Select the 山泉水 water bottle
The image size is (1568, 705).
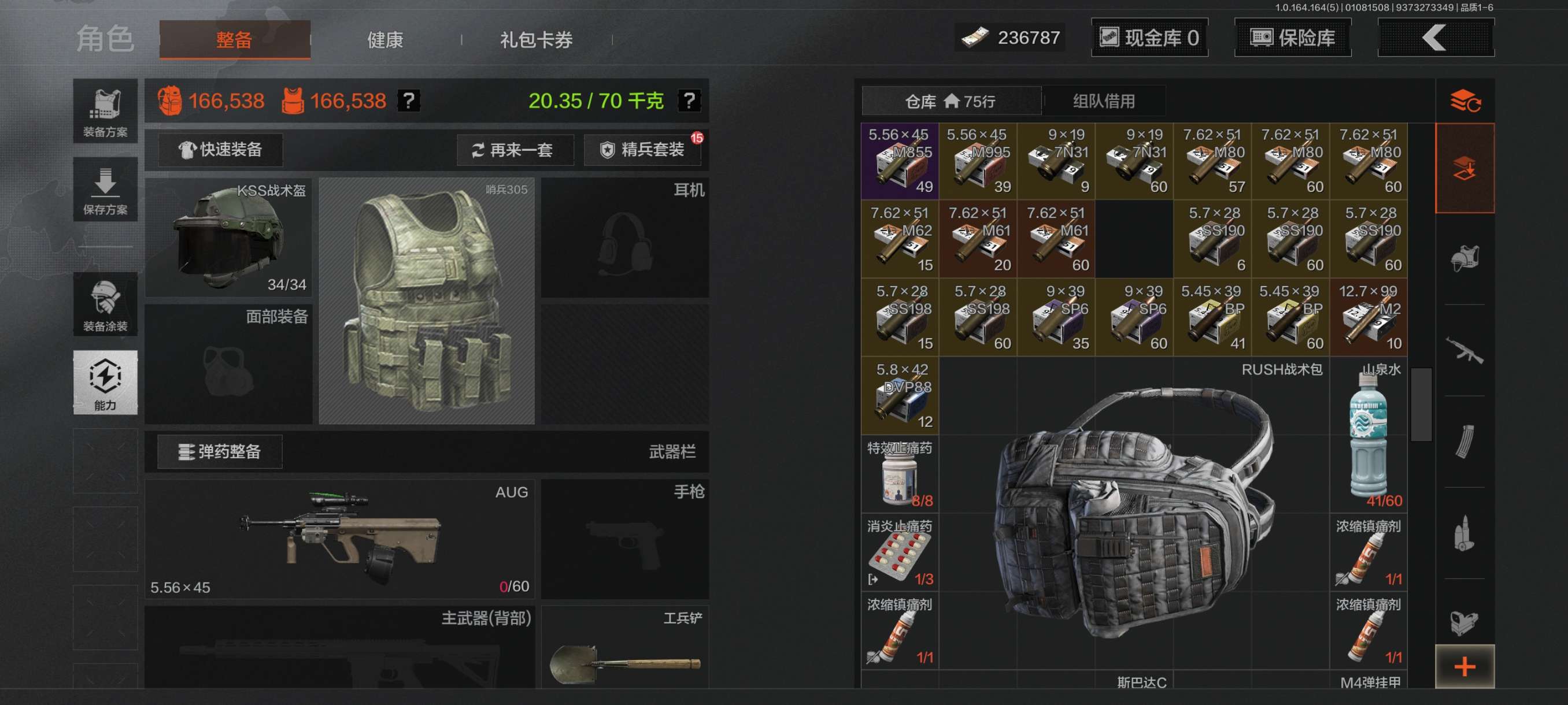pyautogui.click(x=1368, y=435)
